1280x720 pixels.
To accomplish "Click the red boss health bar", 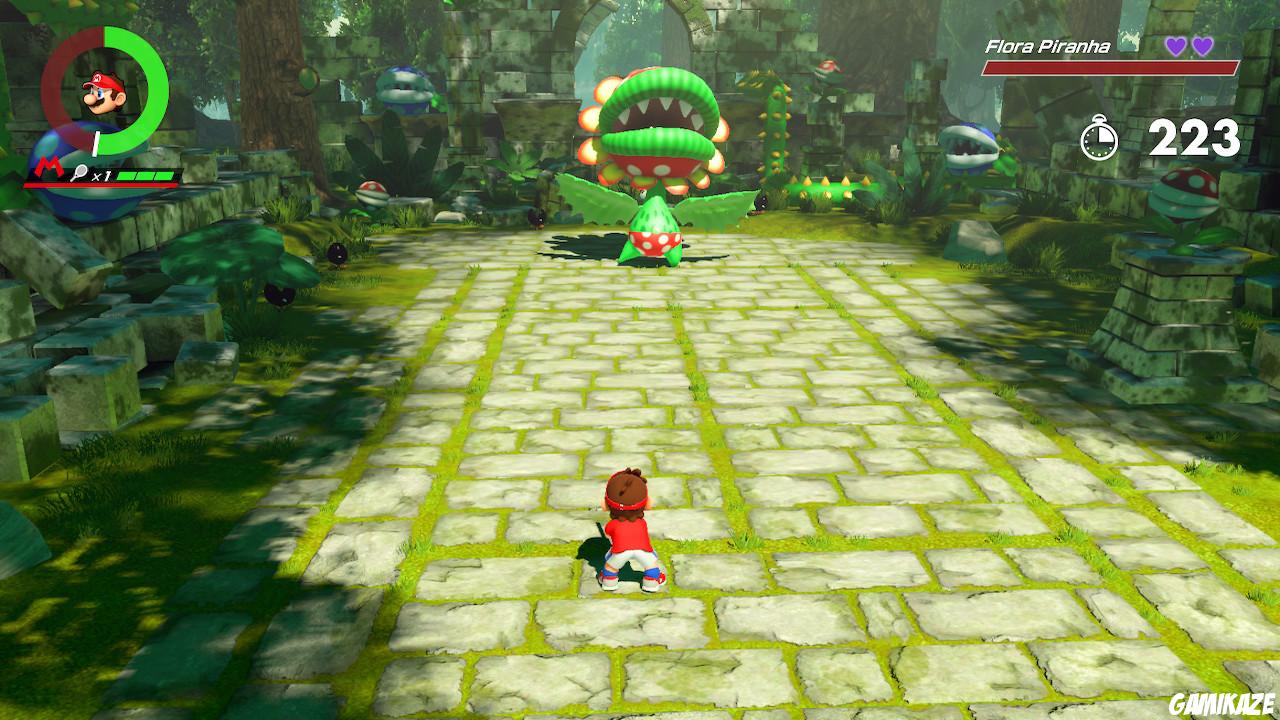I will pos(1110,67).
